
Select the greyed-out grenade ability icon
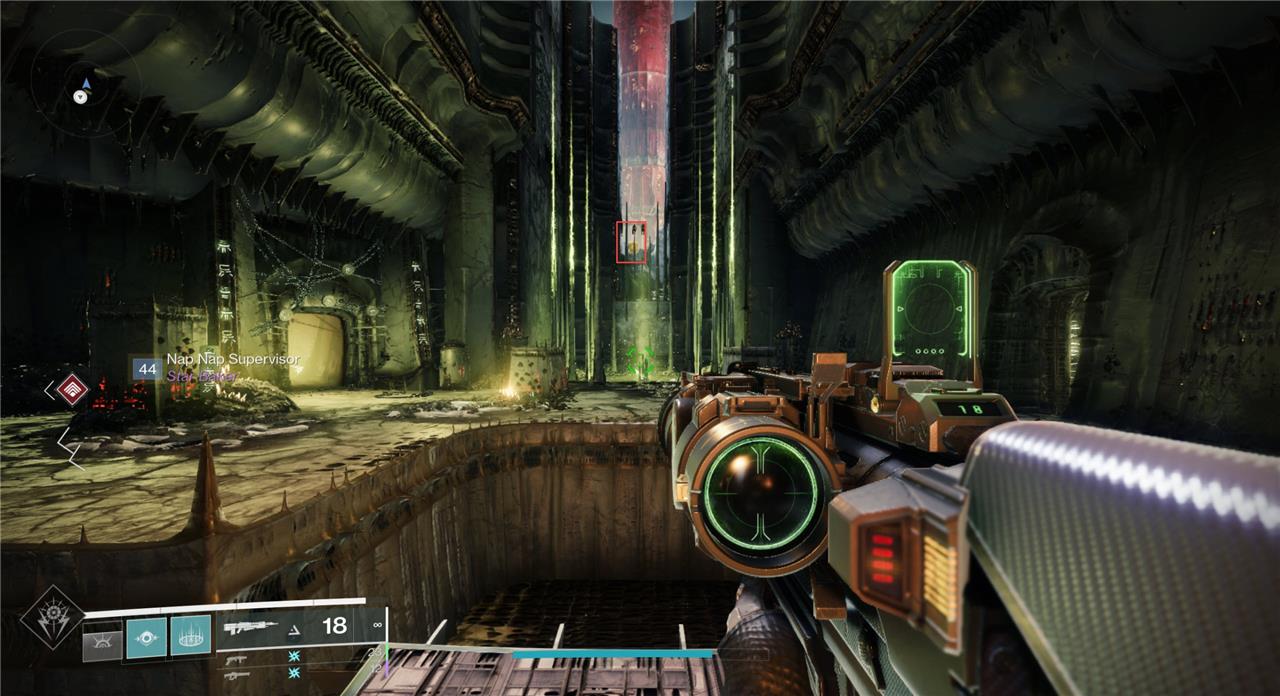click(x=102, y=638)
